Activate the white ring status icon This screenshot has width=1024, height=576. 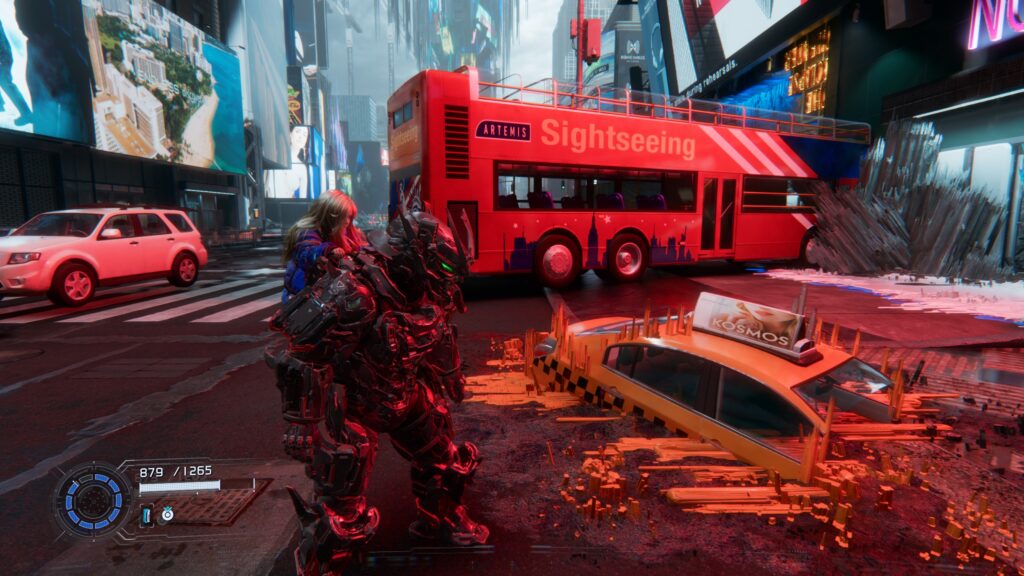click(x=167, y=514)
